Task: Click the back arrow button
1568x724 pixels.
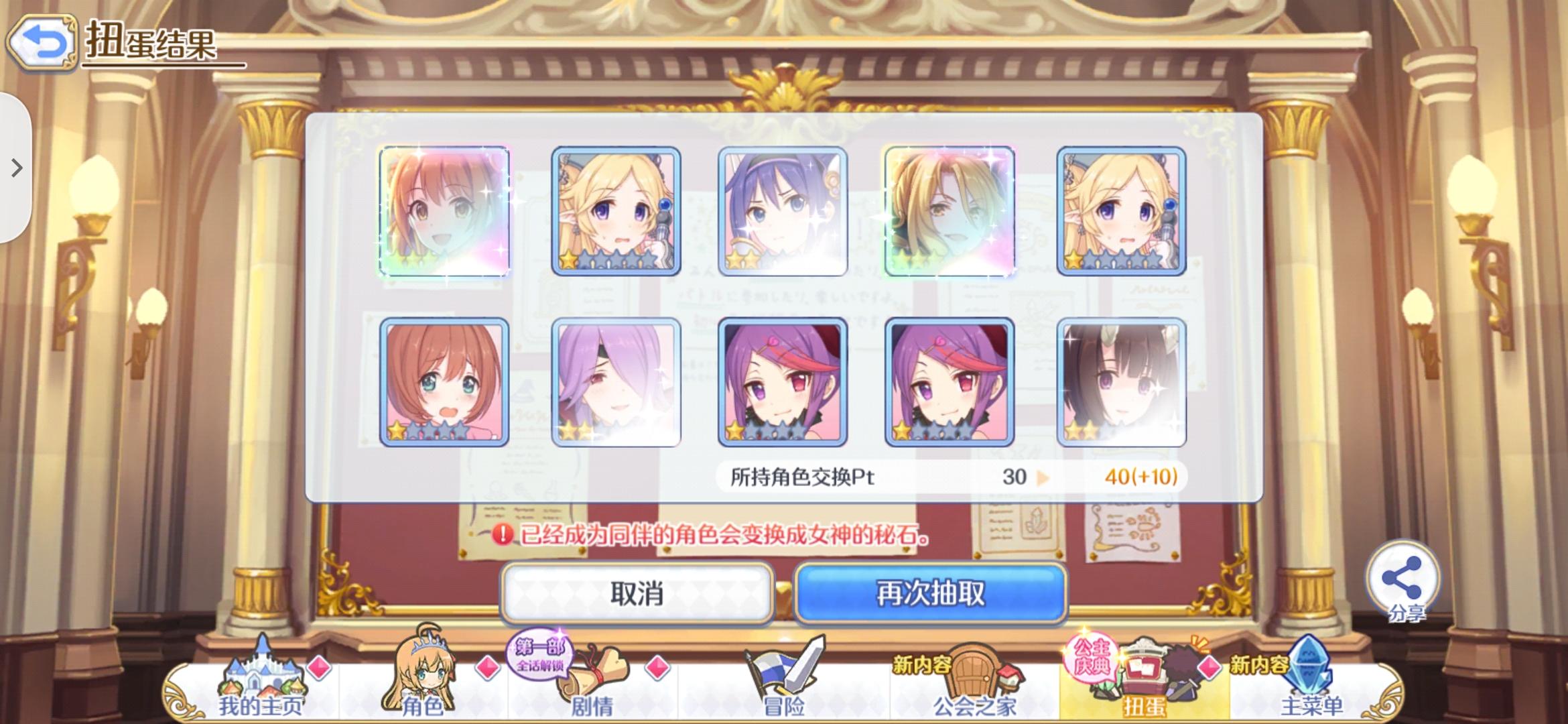Action: click(44, 44)
